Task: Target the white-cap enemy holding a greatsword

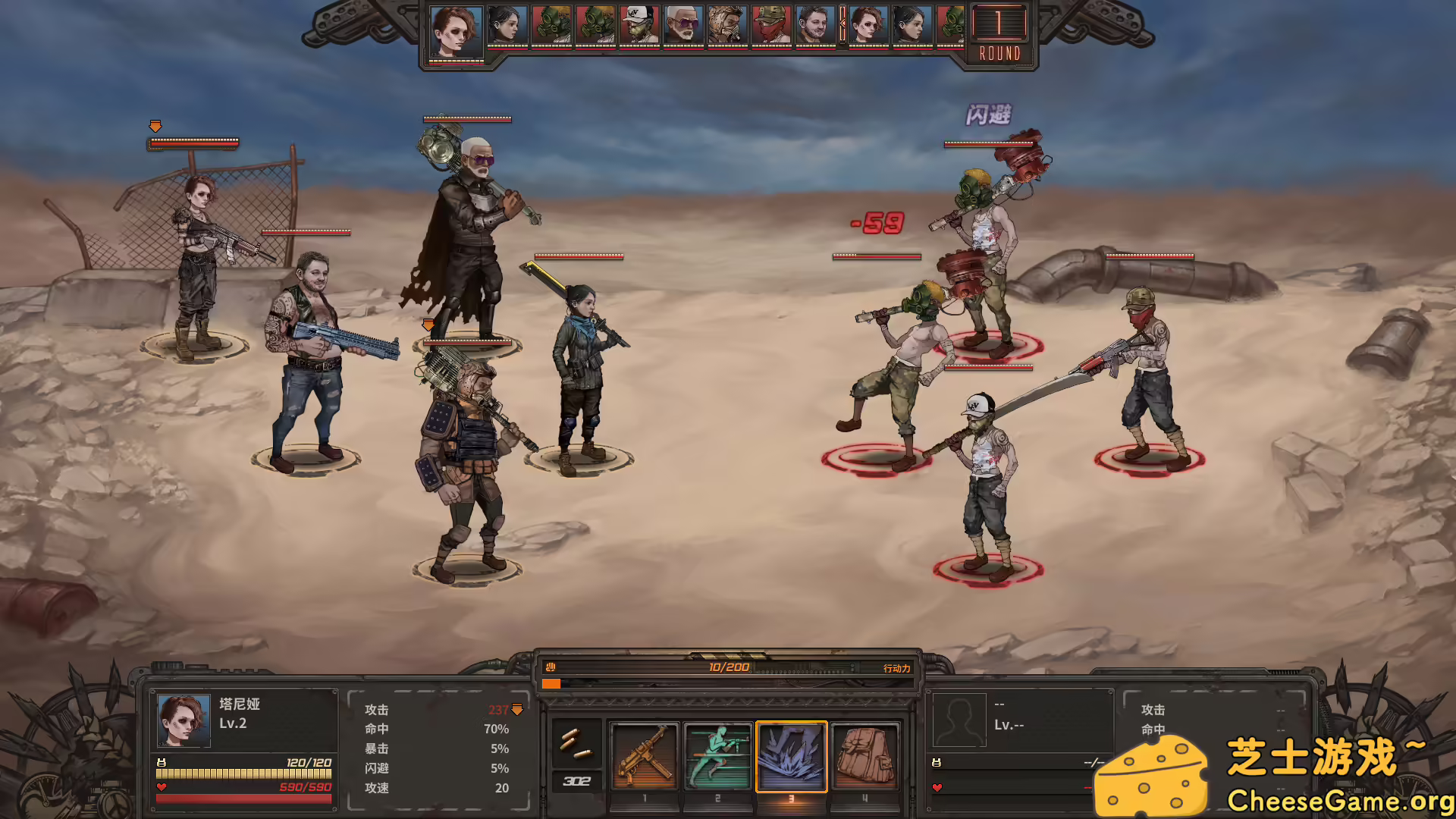Action: click(x=986, y=485)
